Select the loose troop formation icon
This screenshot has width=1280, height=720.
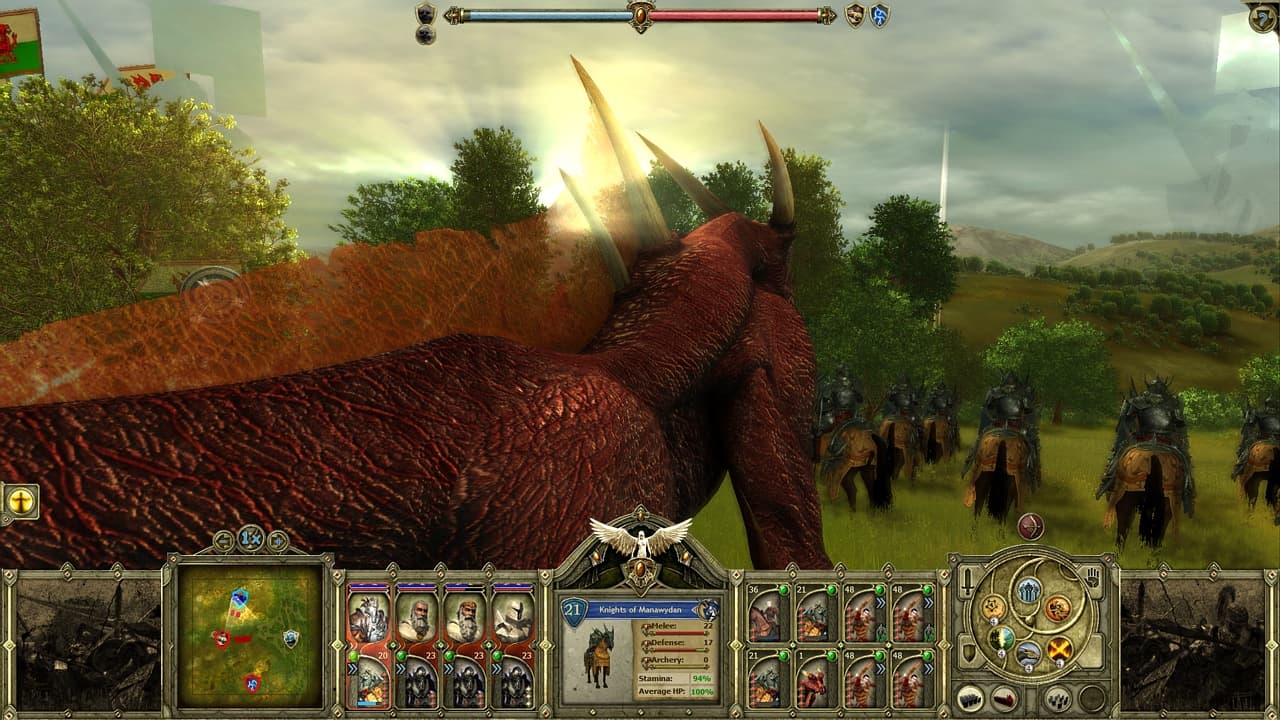tap(1057, 700)
